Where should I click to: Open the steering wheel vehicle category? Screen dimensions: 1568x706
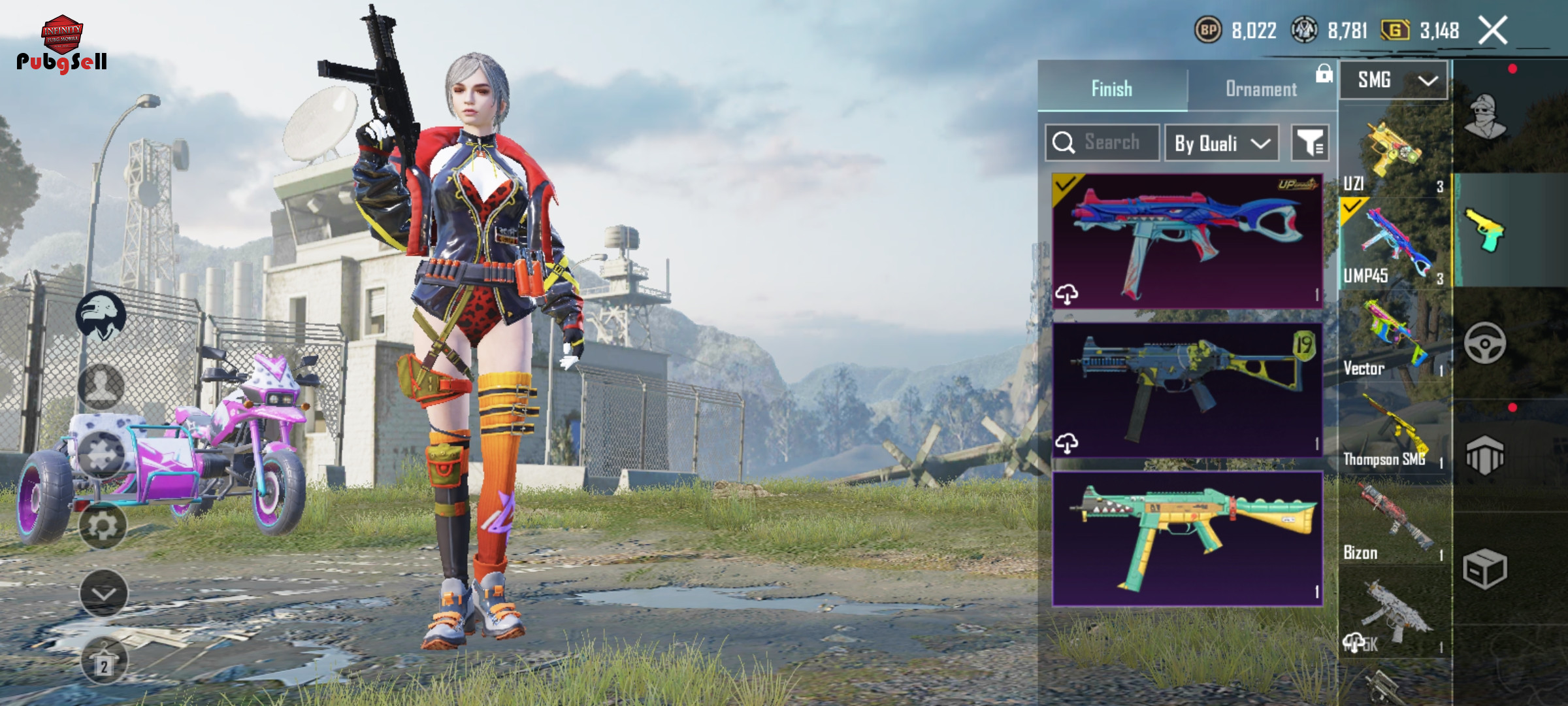tap(1485, 343)
